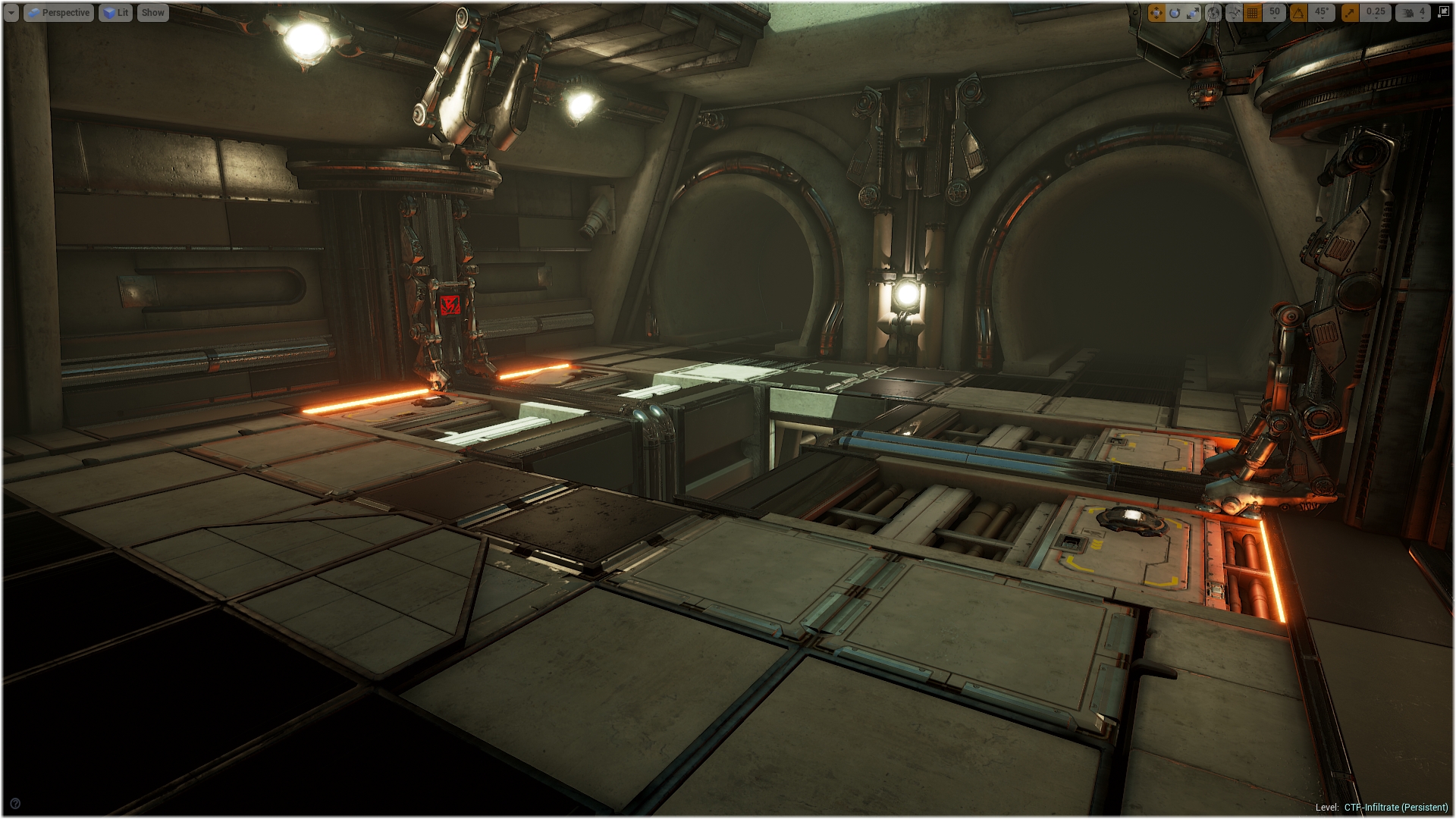Open the Show flags menu
Image resolution: width=1456 pixels, height=819 pixels.
pyautogui.click(x=152, y=13)
